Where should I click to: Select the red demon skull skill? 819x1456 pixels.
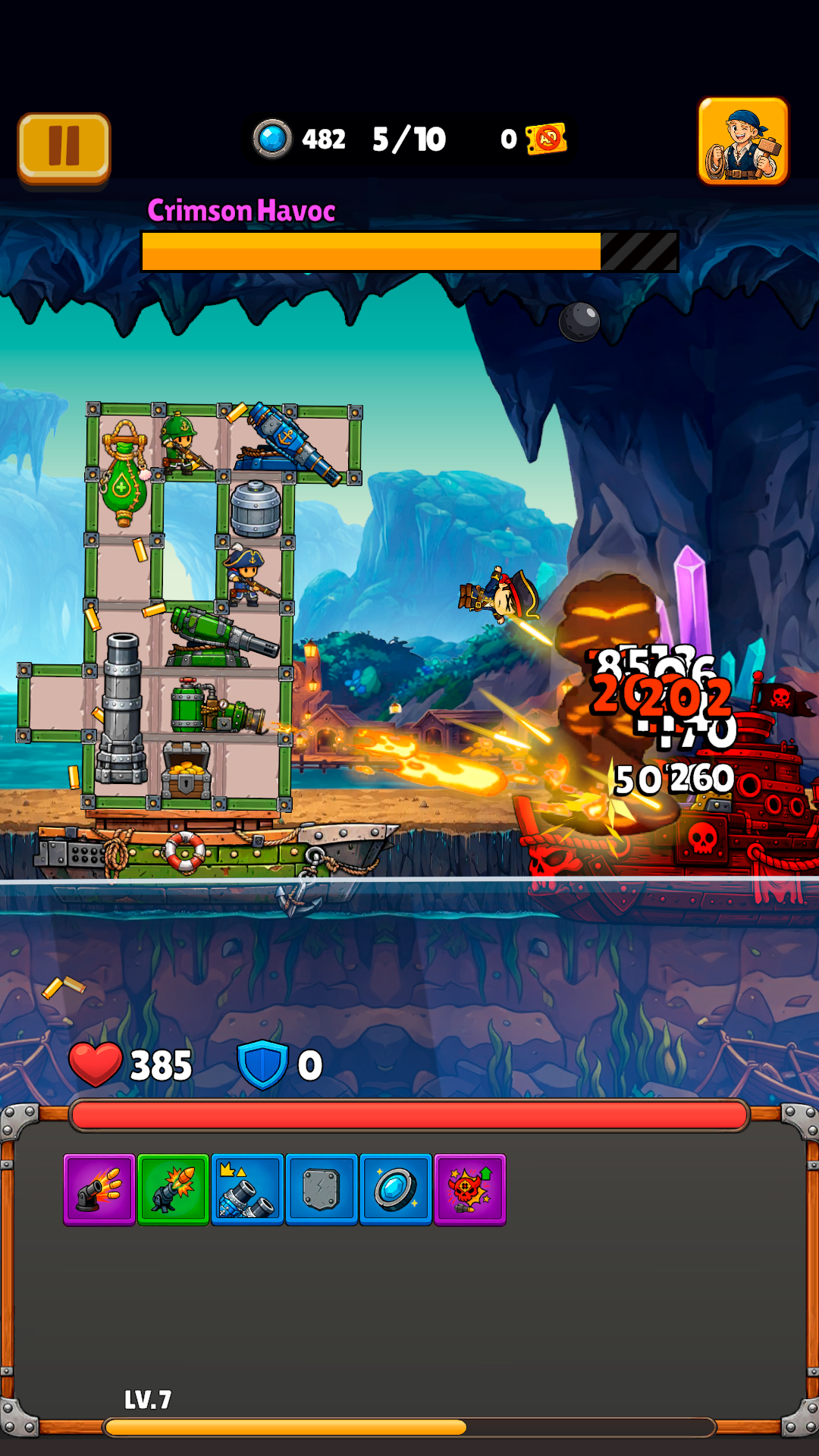tap(470, 1189)
